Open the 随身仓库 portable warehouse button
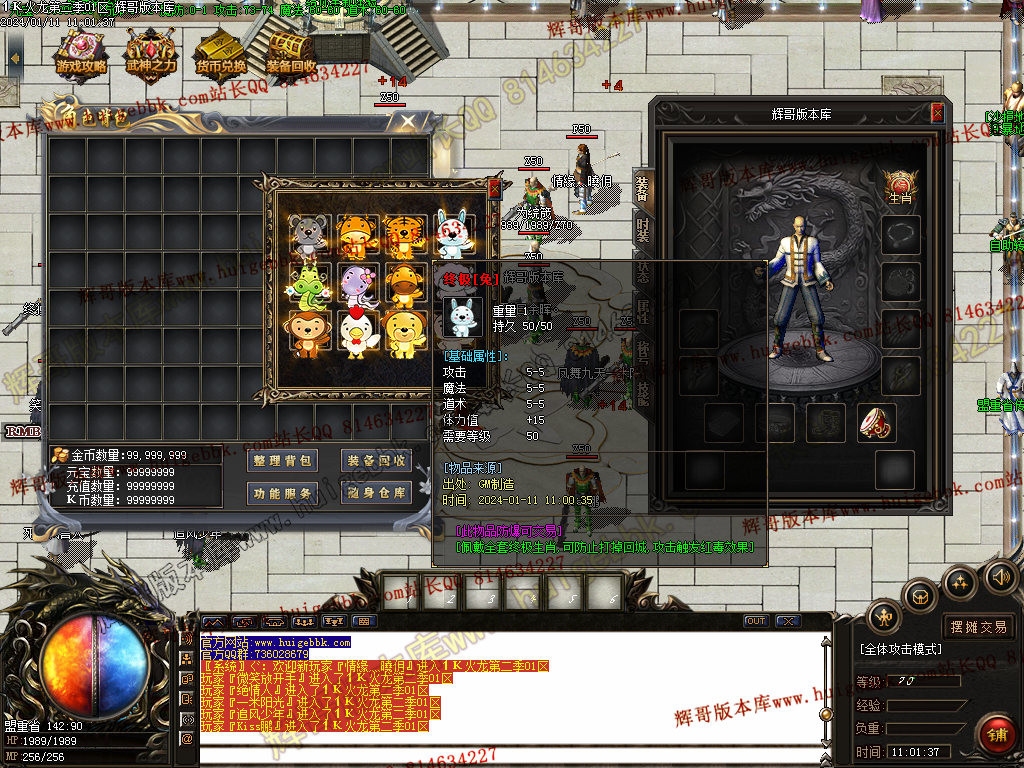The width and height of the screenshot is (1024, 768). (377, 492)
